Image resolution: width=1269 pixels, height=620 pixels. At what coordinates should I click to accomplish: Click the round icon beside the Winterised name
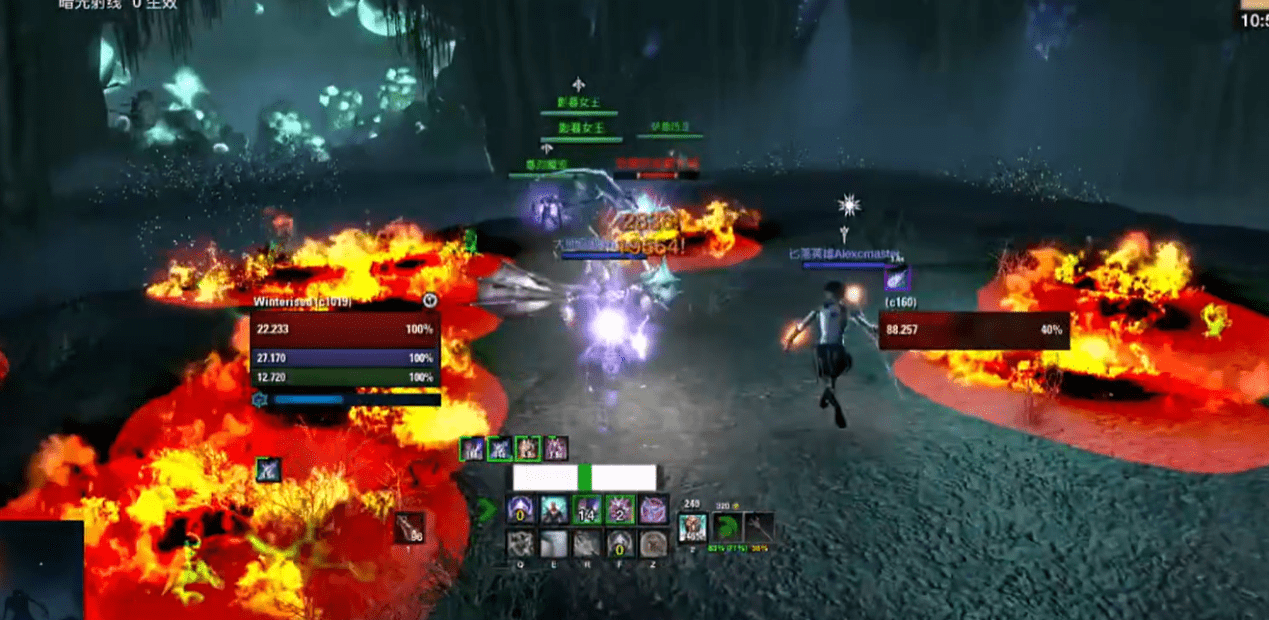point(430,299)
